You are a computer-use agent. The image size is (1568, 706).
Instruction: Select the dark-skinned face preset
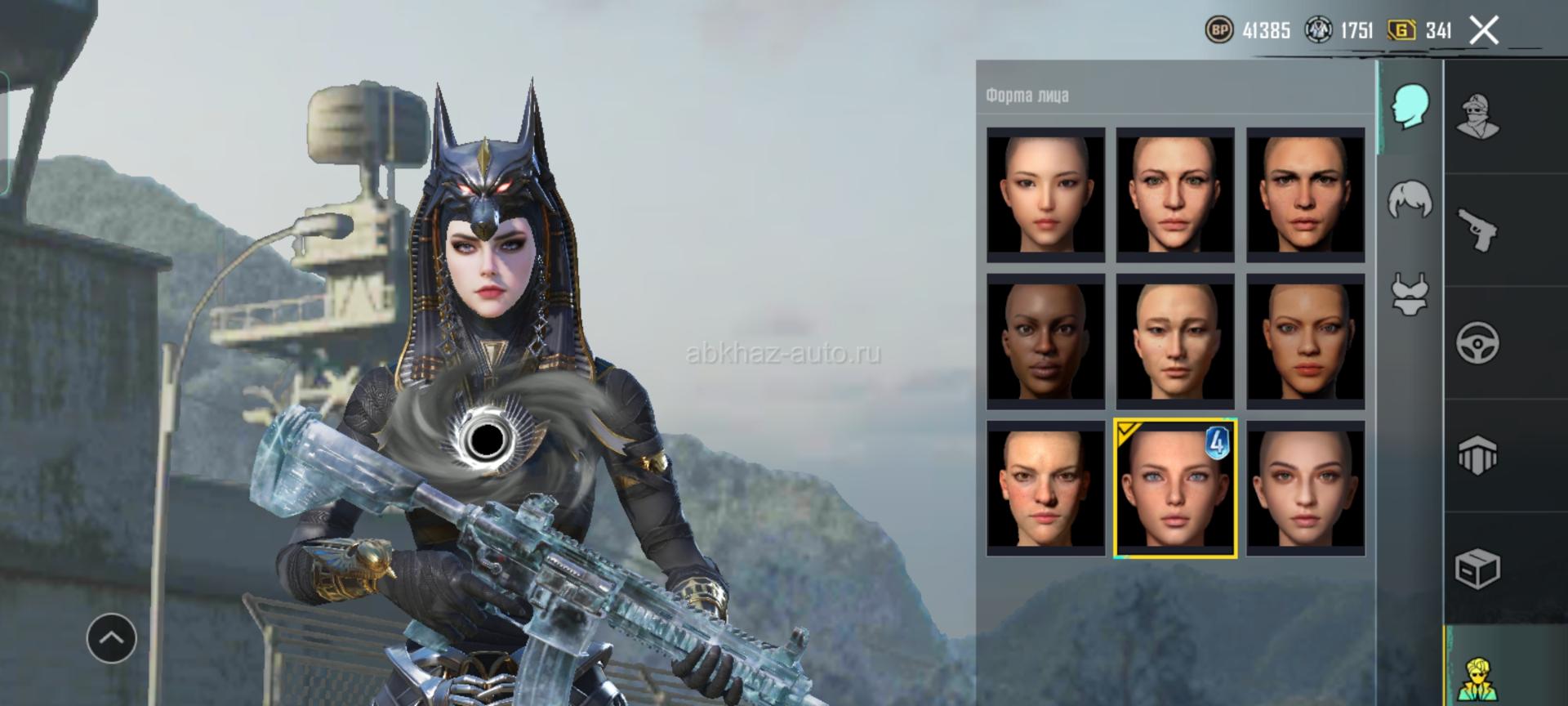pyautogui.click(x=1045, y=342)
